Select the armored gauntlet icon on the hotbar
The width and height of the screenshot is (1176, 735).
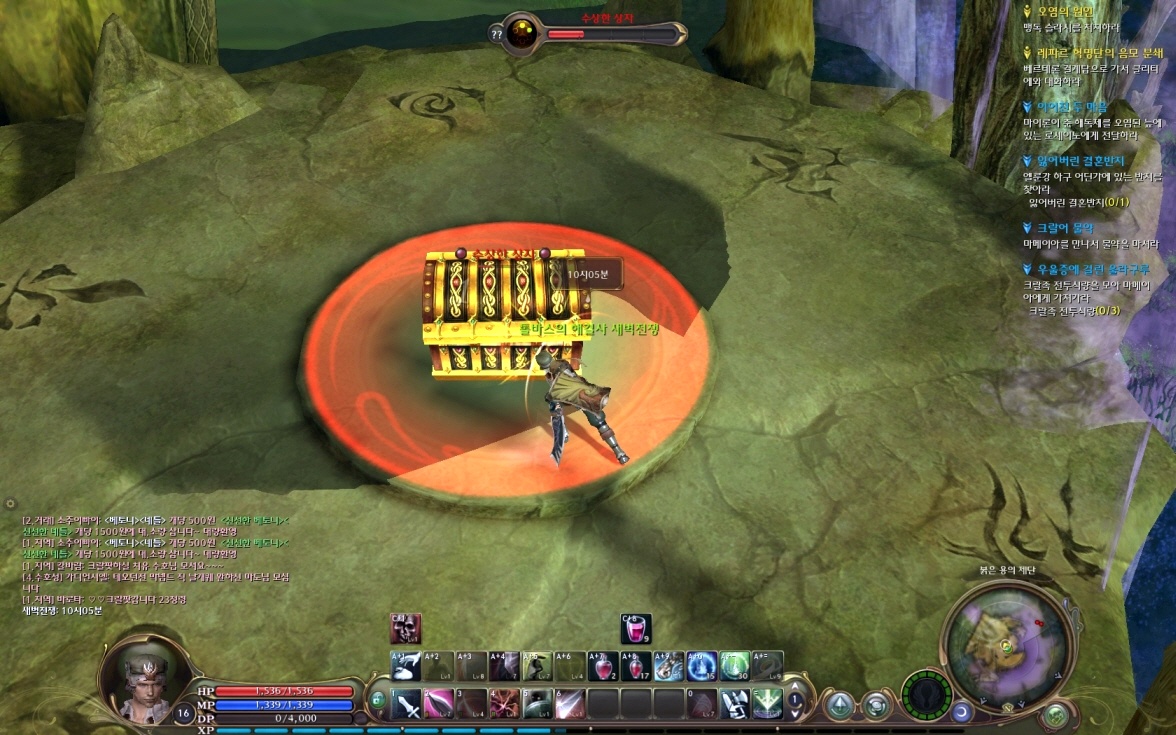pos(735,704)
